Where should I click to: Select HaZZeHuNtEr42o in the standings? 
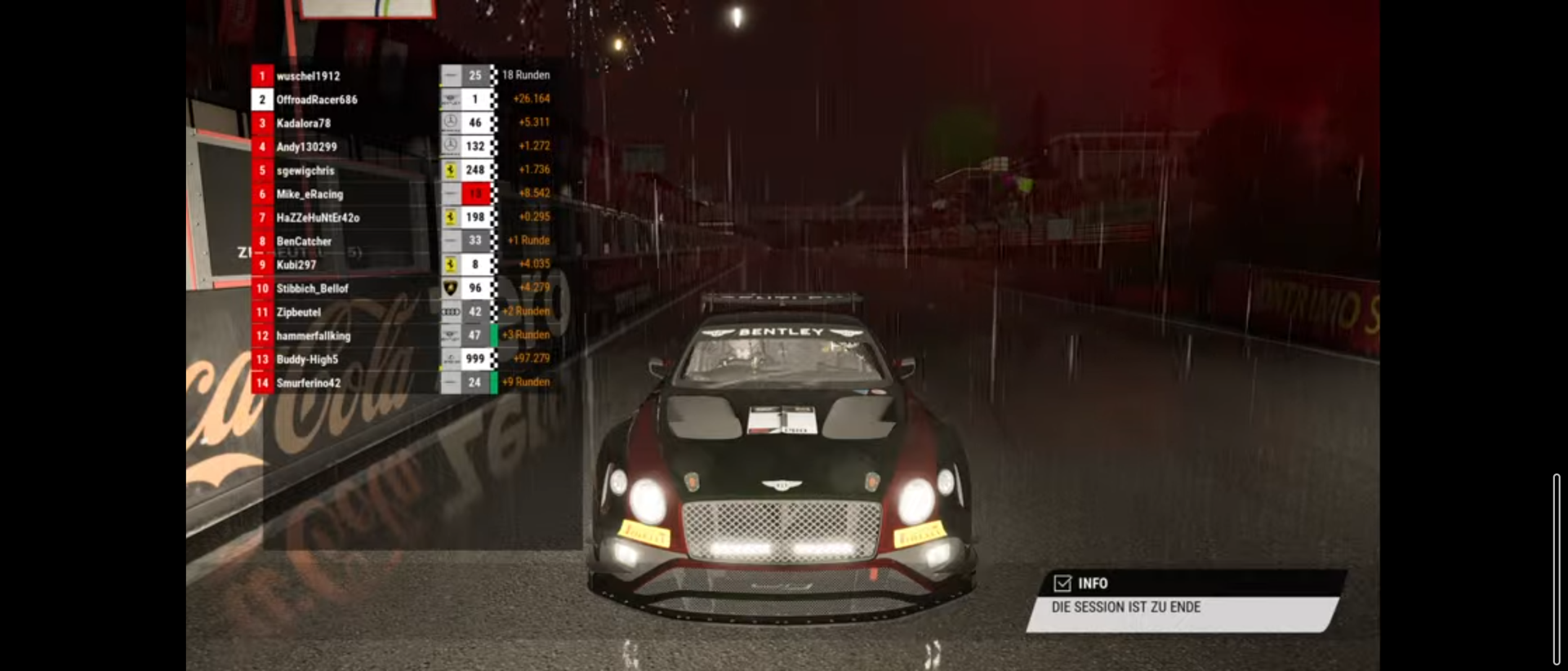pos(318,218)
